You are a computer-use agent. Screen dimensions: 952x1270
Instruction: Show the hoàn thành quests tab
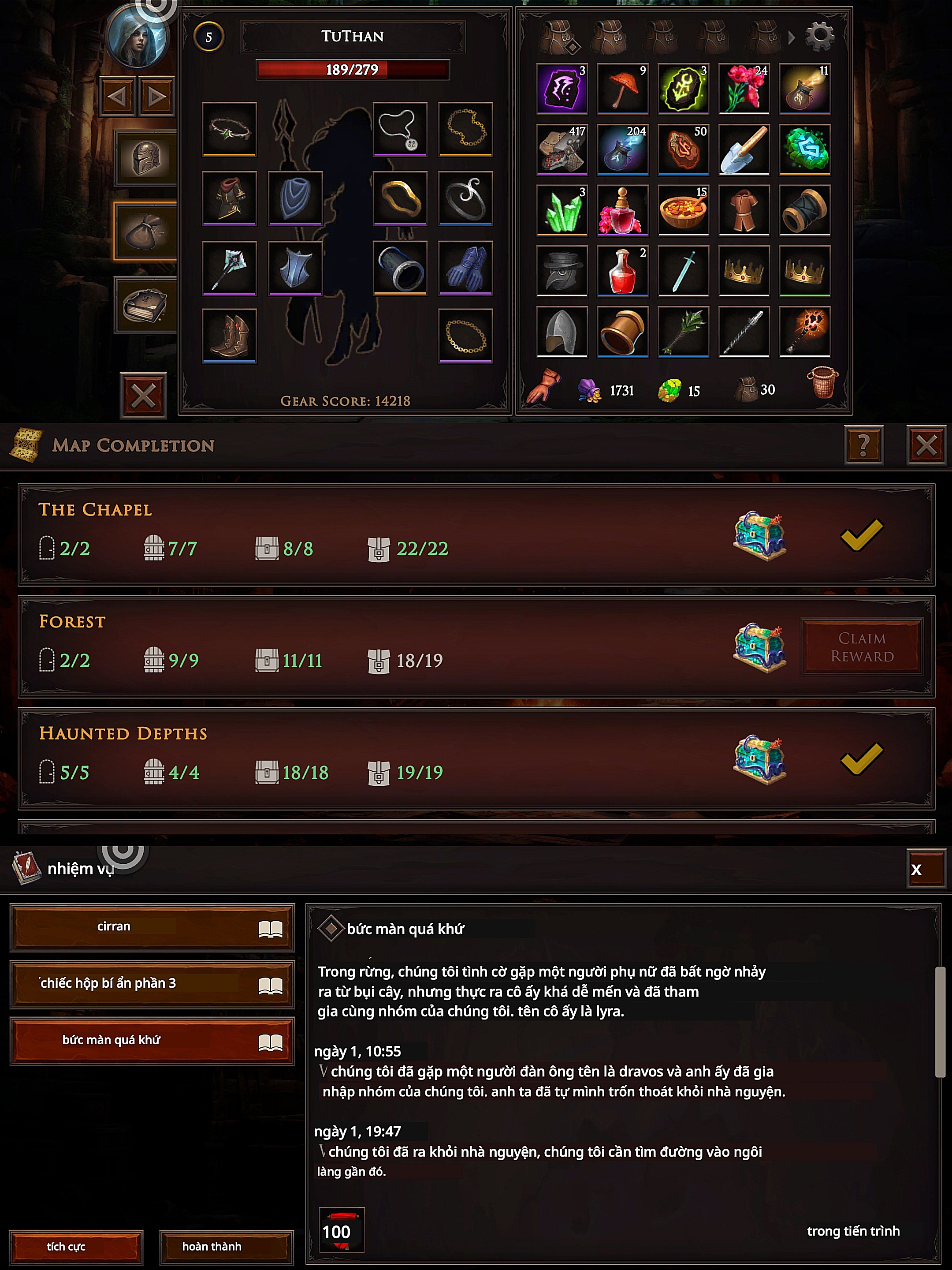(226, 1247)
